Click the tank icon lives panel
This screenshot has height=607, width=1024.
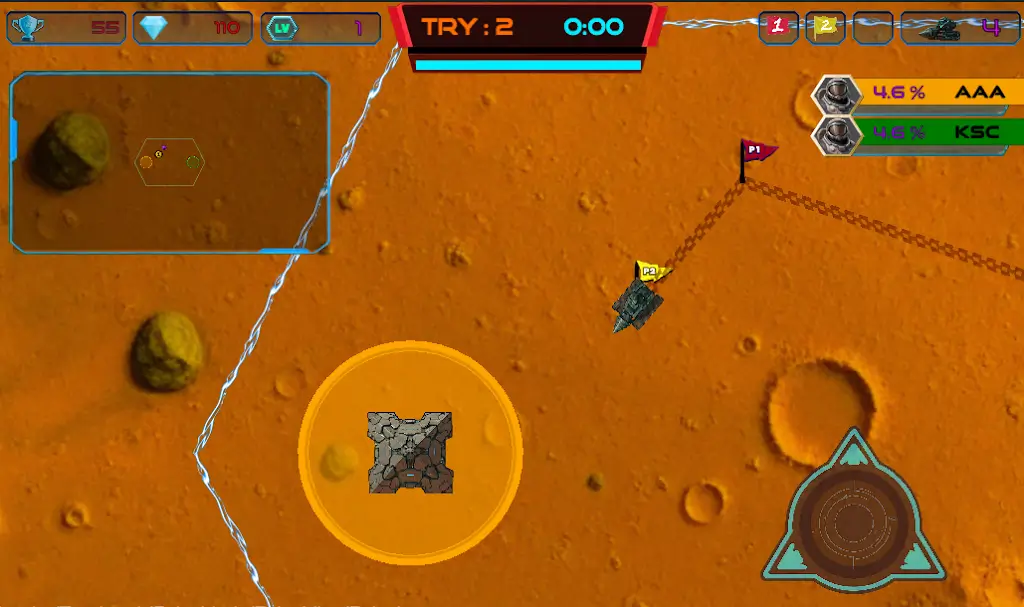[961, 28]
